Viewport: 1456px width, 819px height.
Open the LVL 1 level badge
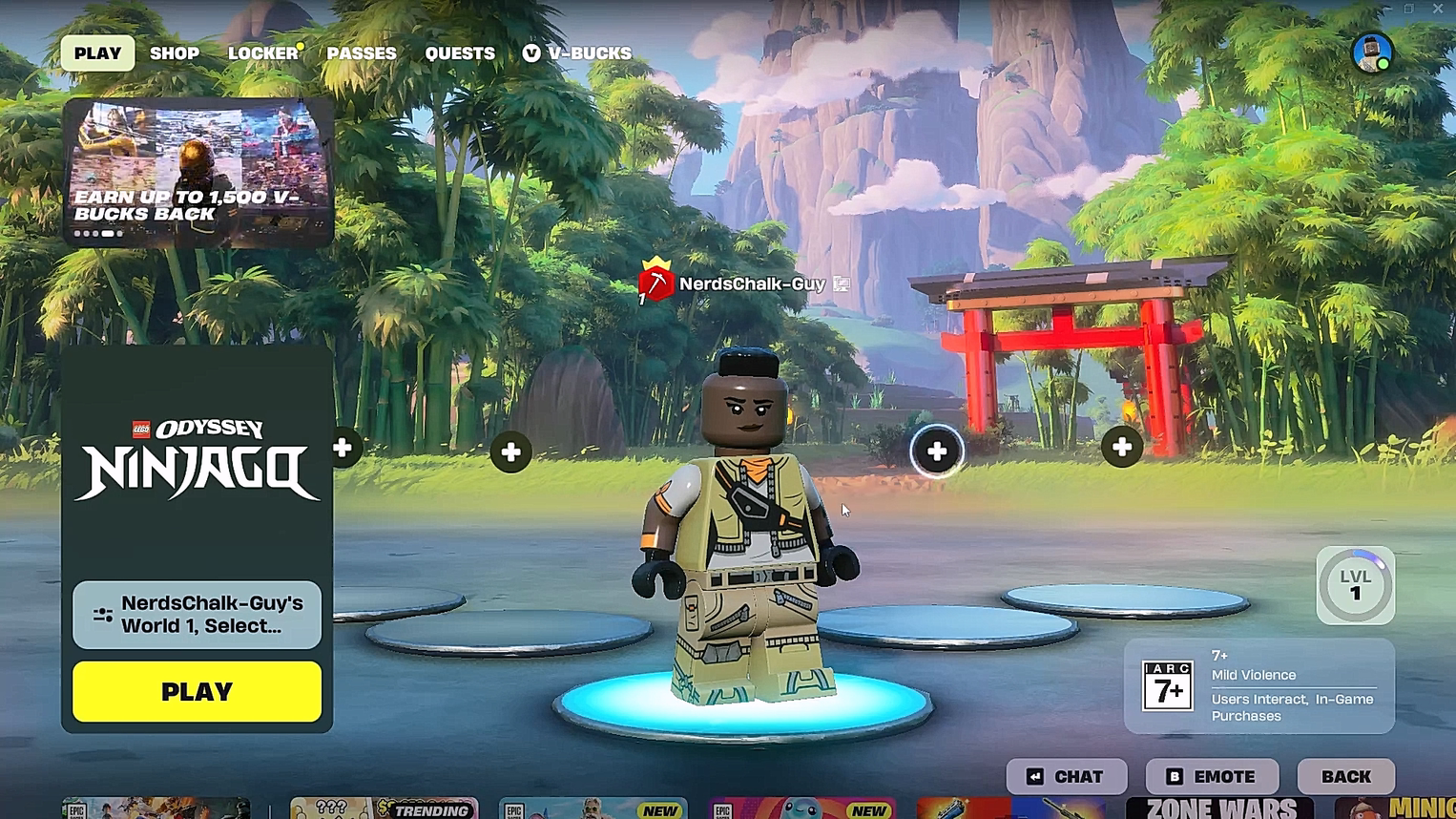(1355, 585)
